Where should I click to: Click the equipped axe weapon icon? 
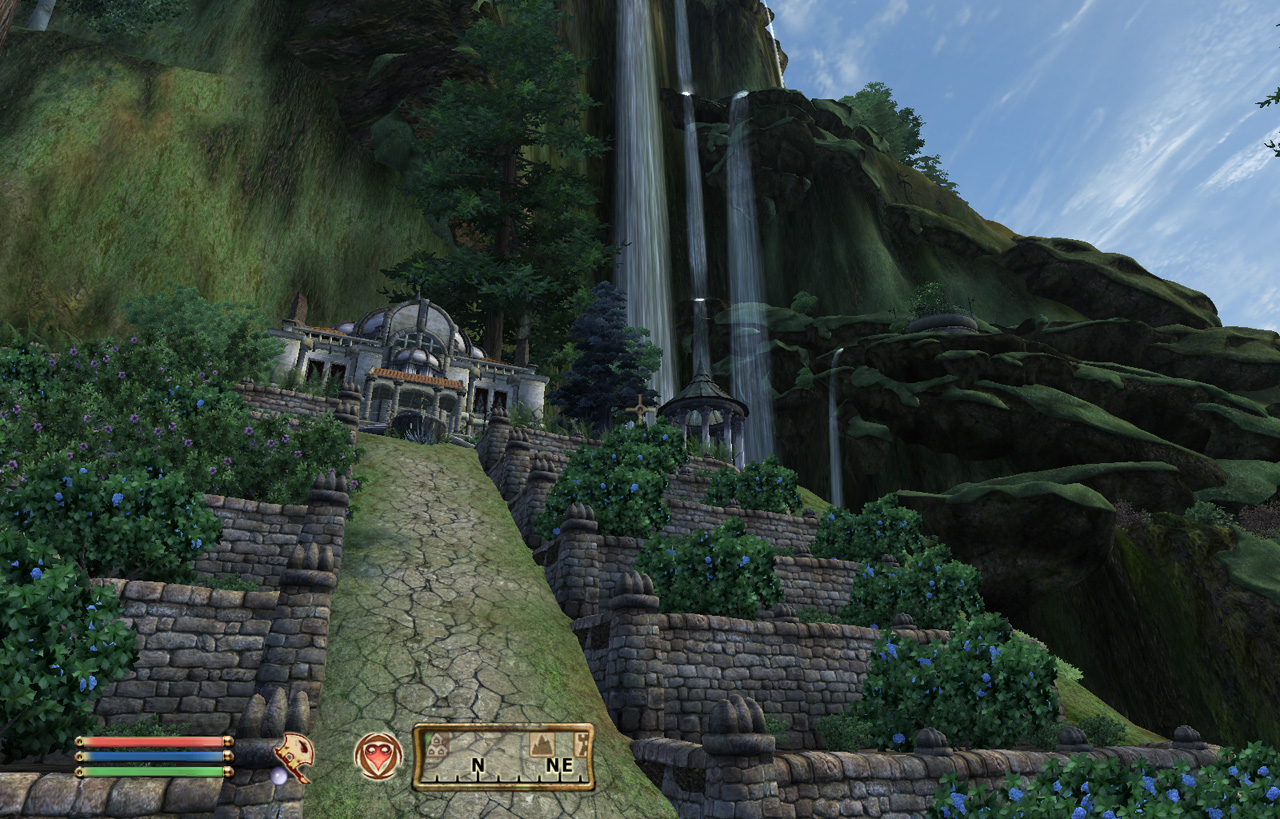(294, 757)
